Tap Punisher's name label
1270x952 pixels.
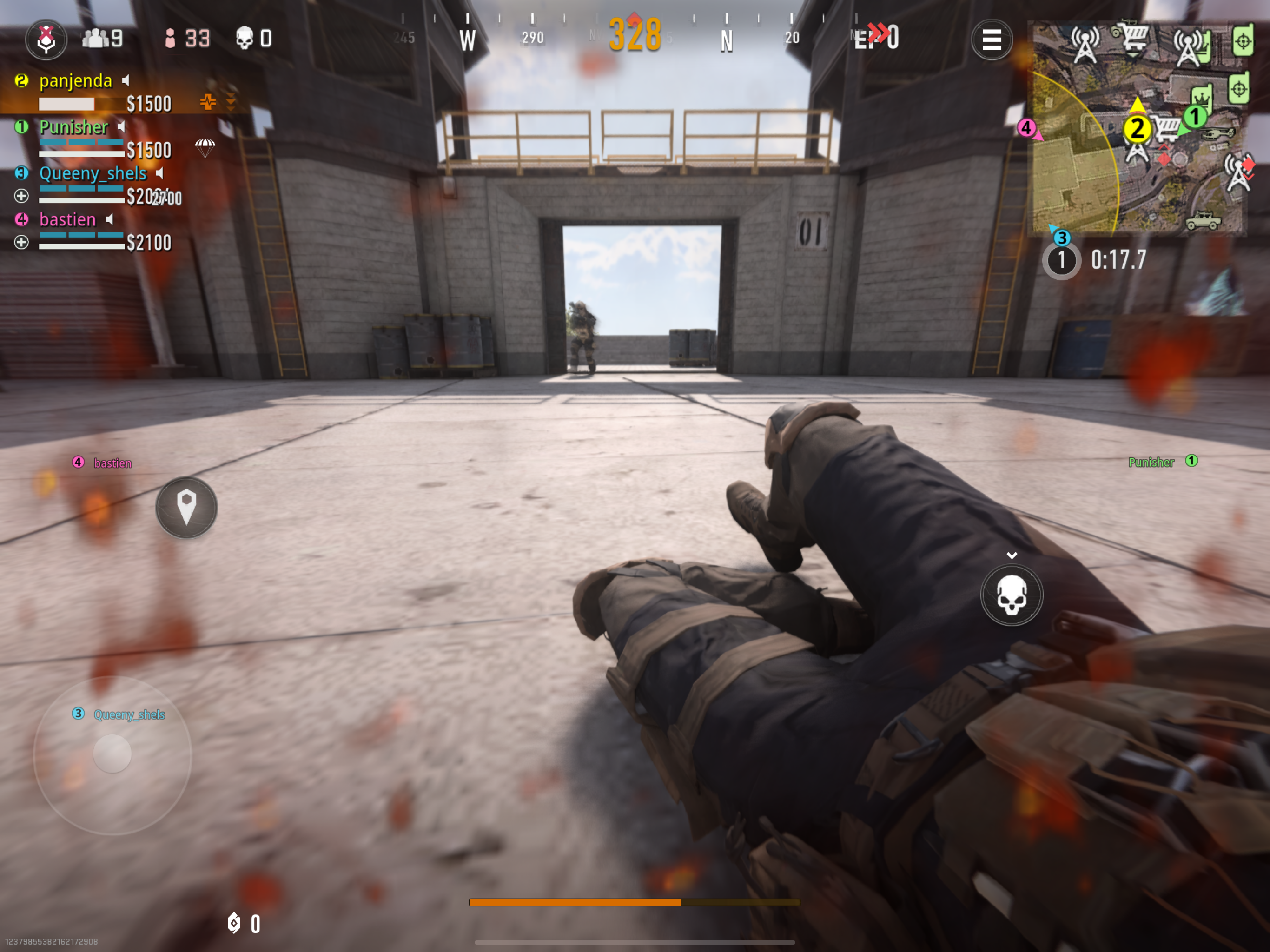pyautogui.click(x=73, y=127)
